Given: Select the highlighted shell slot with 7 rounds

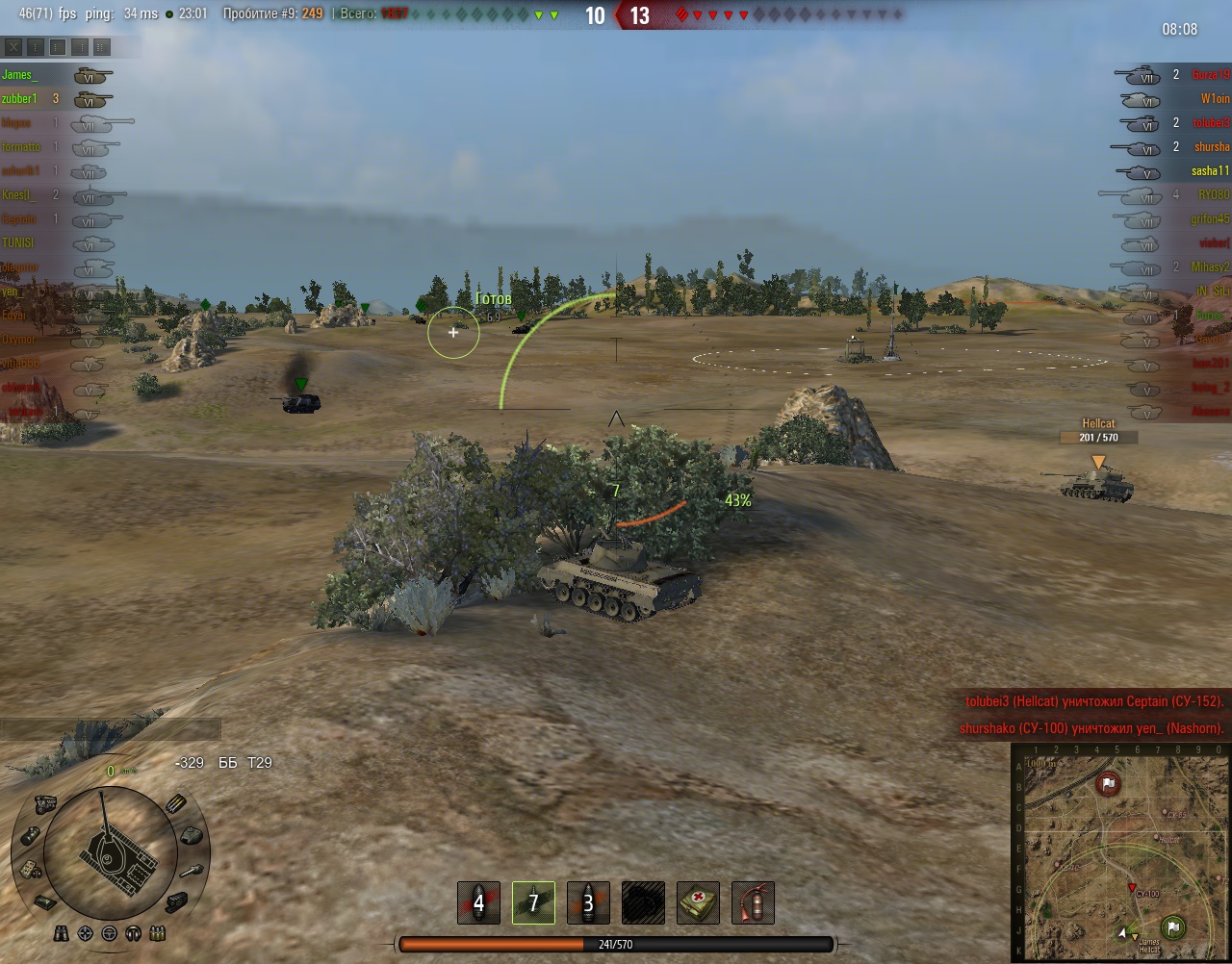Looking at the screenshot, I should (x=533, y=902).
